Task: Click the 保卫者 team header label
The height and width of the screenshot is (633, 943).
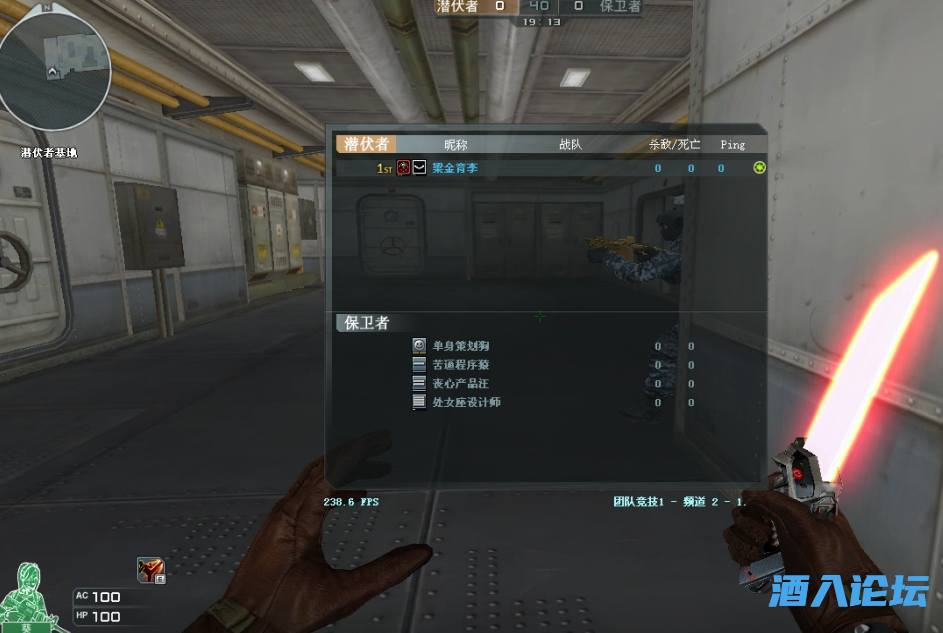Action: (366, 323)
